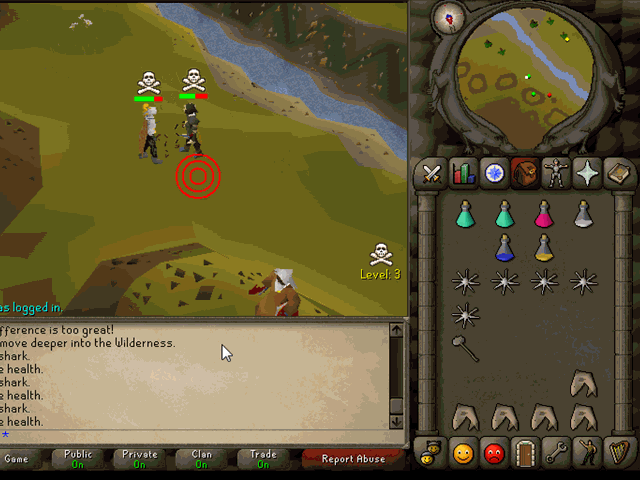Toggle the Trade chat filter
640x480 pixels.
click(263, 459)
